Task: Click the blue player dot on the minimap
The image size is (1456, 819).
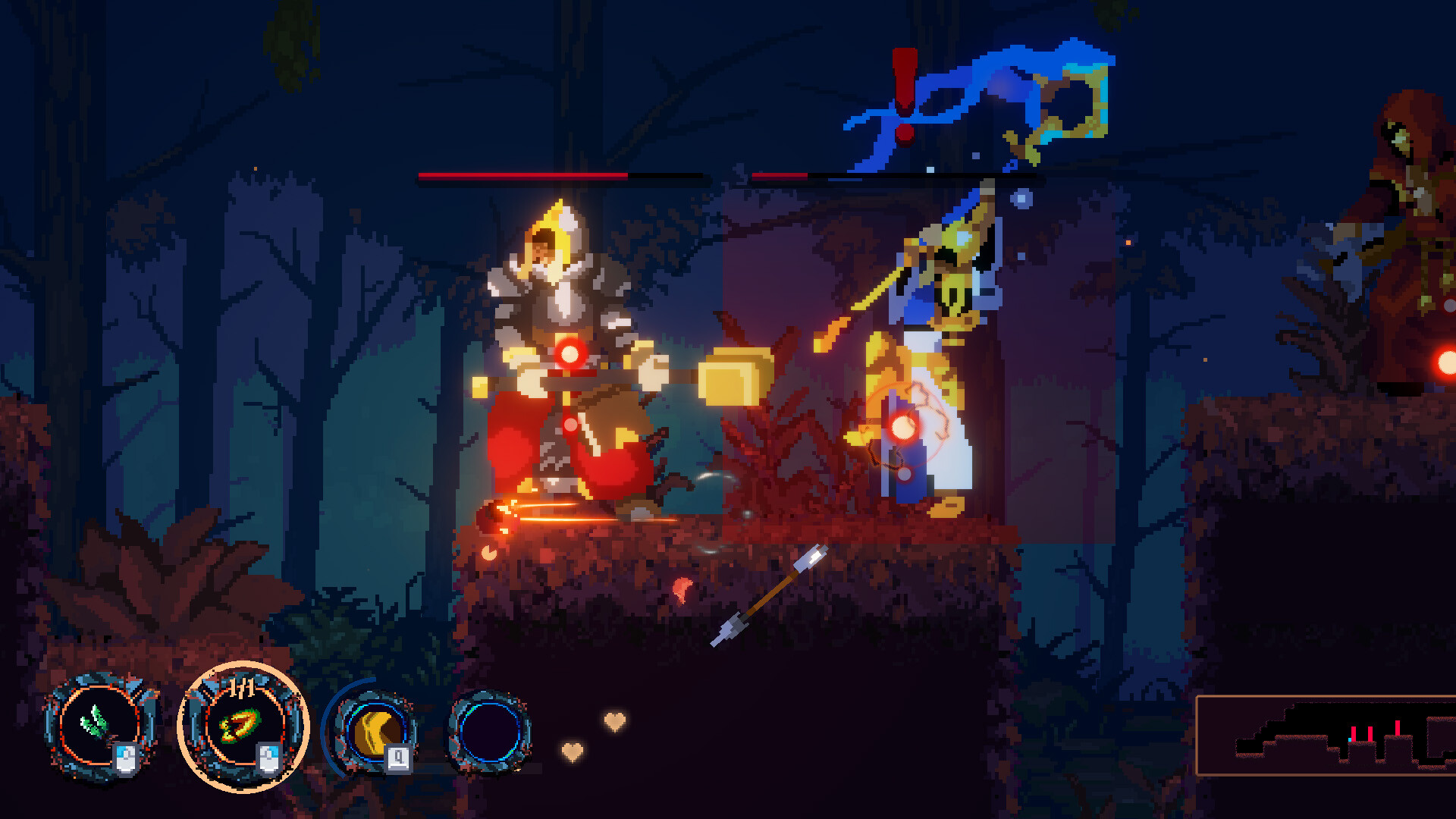Action: point(1351,739)
